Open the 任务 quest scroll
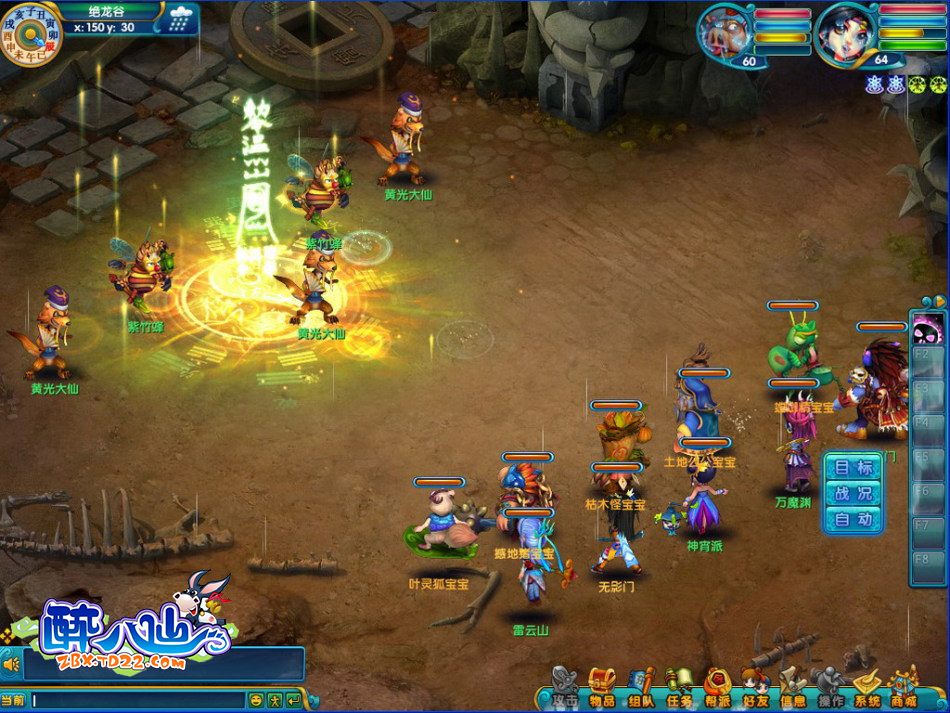This screenshot has width=950, height=713. pyautogui.click(x=680, y=689)
